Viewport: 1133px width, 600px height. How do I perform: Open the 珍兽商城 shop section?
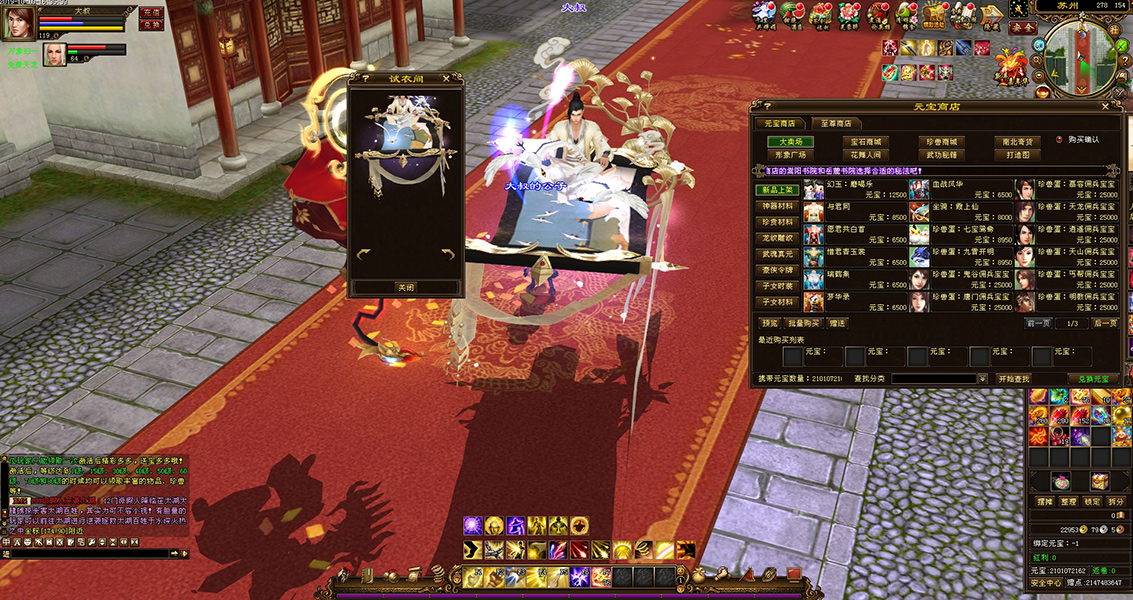pyautogui.click(x=941, y=142)
